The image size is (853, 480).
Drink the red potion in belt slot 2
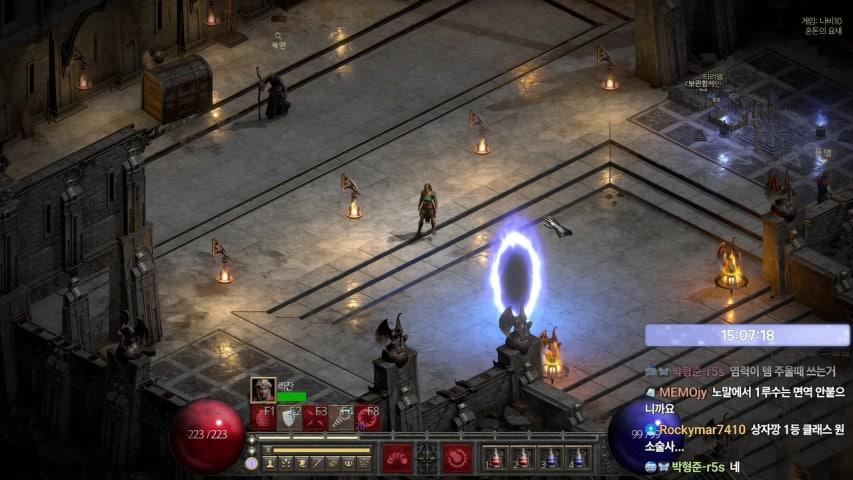(521, 458)
